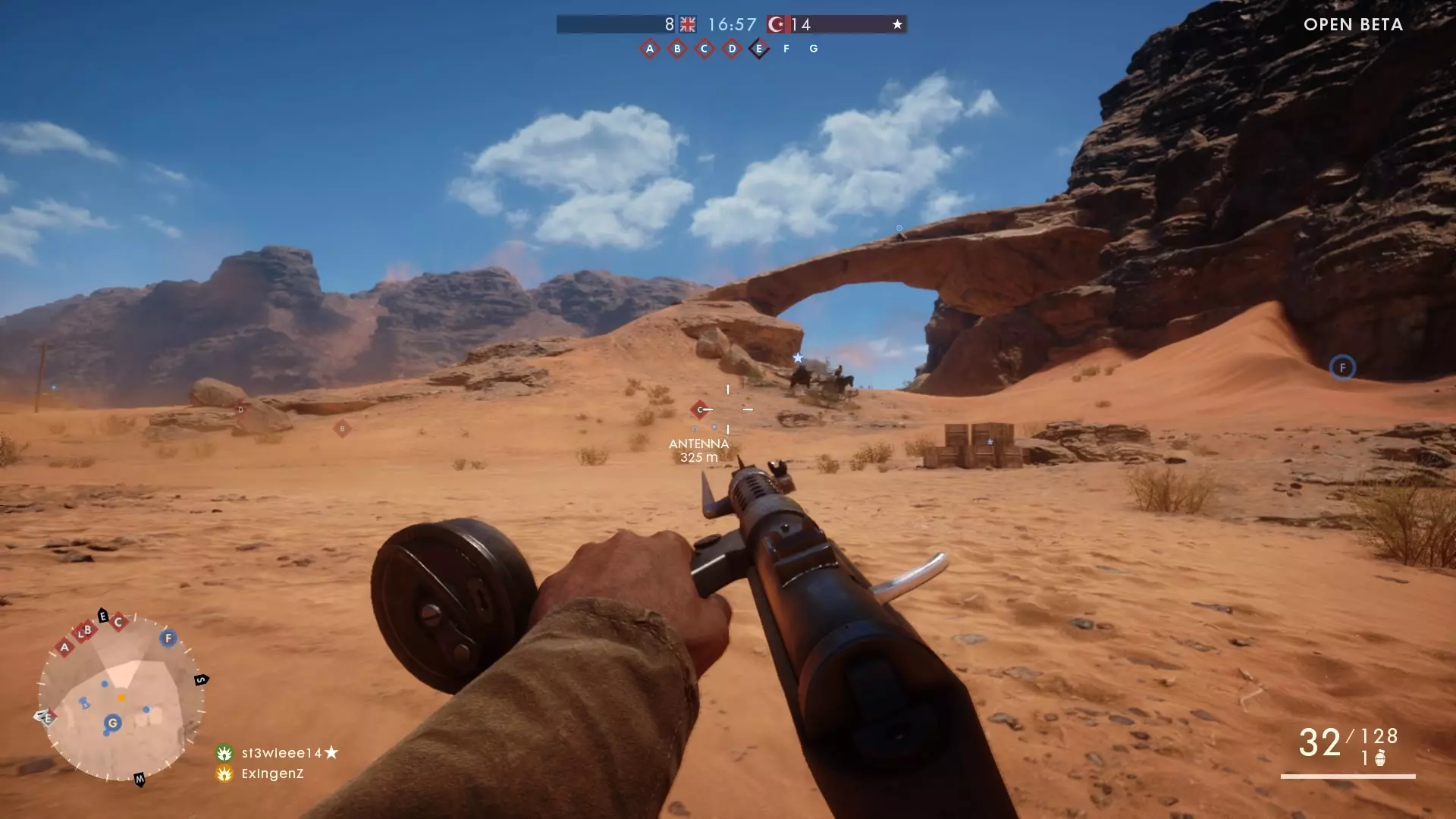Click the F objective marker on the minimap
This screenshot has height=819, width=1456.
(168, 638)
